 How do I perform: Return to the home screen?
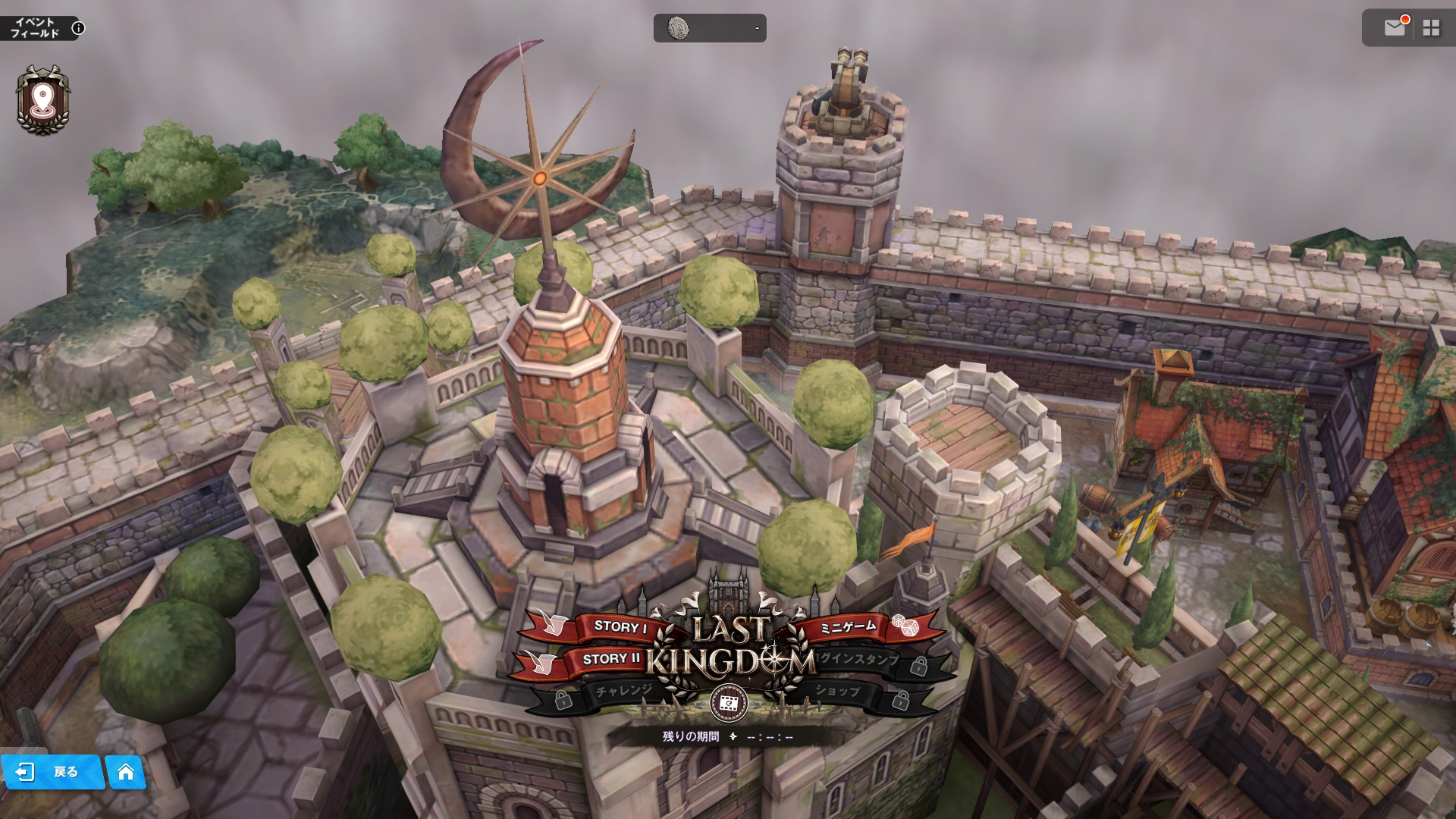(x=126, y=772)
